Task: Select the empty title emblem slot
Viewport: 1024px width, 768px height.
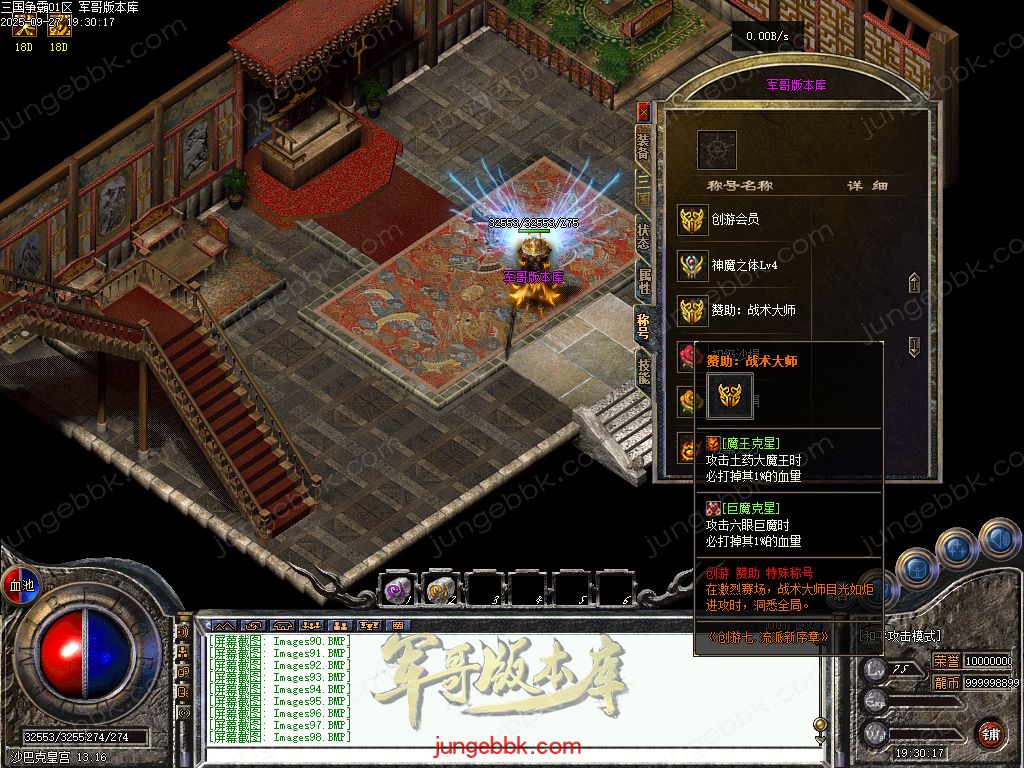Action: tap(716, 150)
